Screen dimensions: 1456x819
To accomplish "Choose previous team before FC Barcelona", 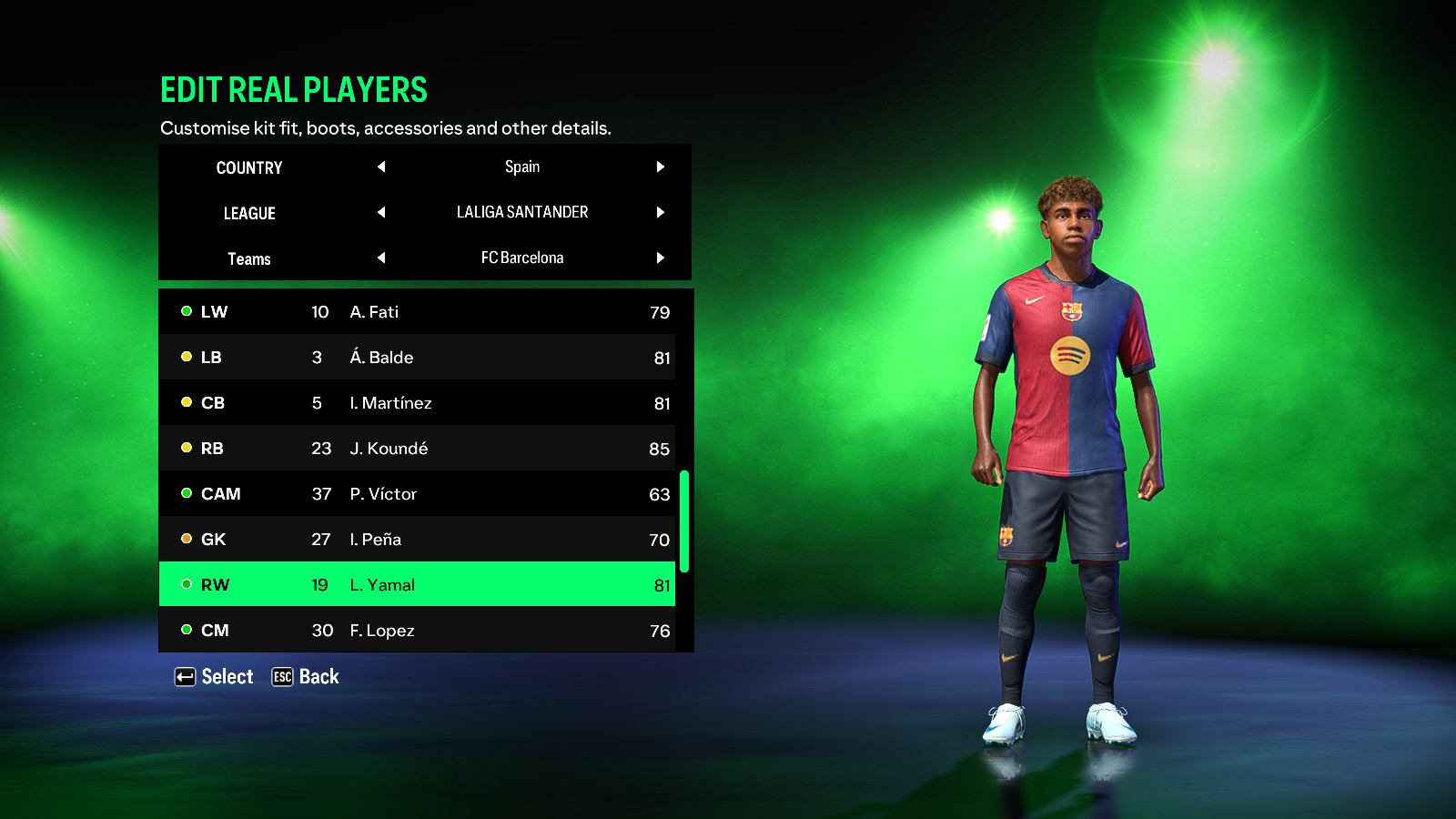I will [x=381, y=258].
